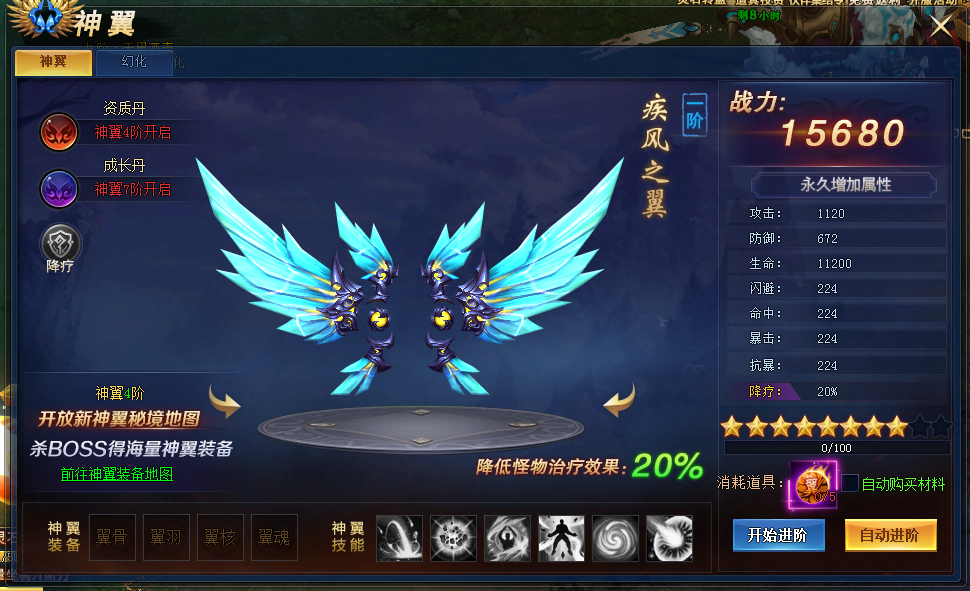Show the previous wing with left arrow
Screen dimensions: 970x591
(224, 402)
